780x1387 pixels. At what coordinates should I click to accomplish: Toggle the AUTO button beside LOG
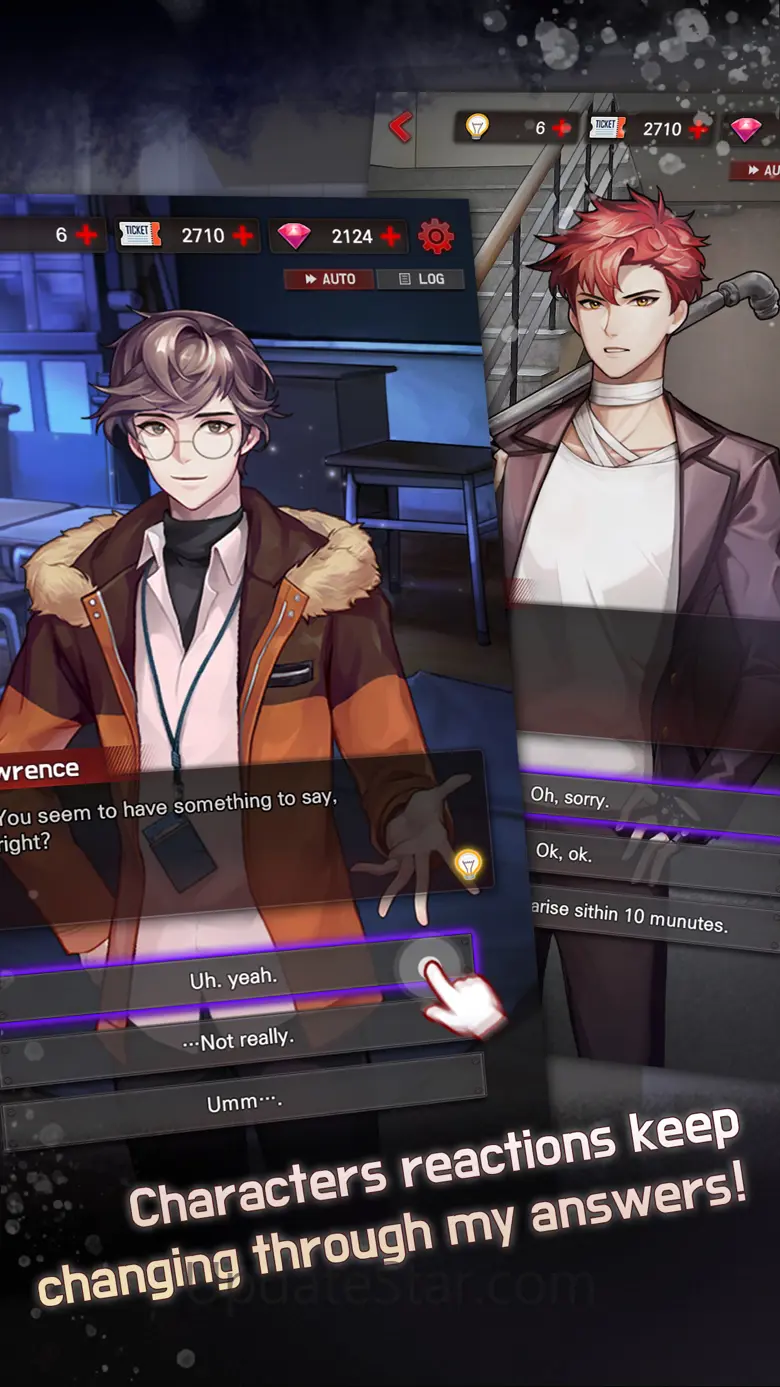(329, 279)
